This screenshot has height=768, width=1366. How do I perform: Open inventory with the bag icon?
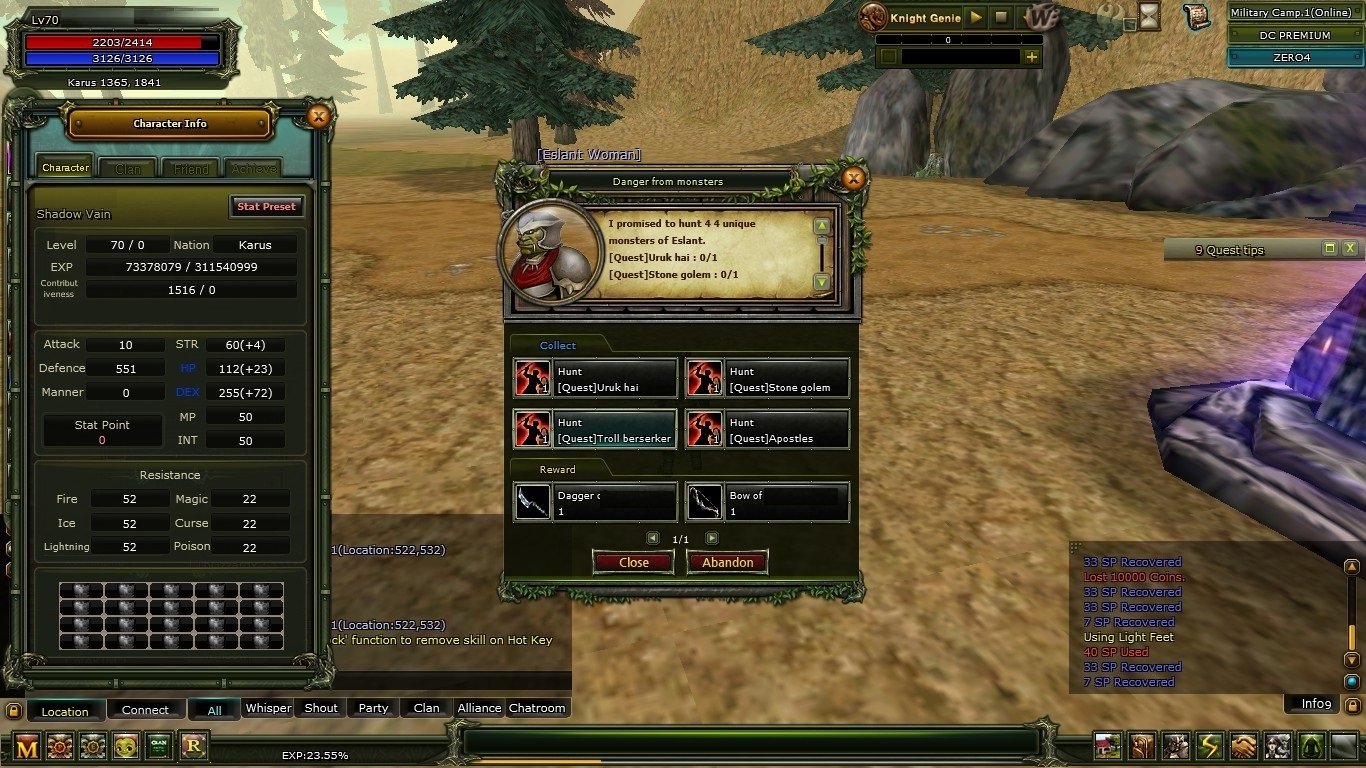click(1140, 748)
